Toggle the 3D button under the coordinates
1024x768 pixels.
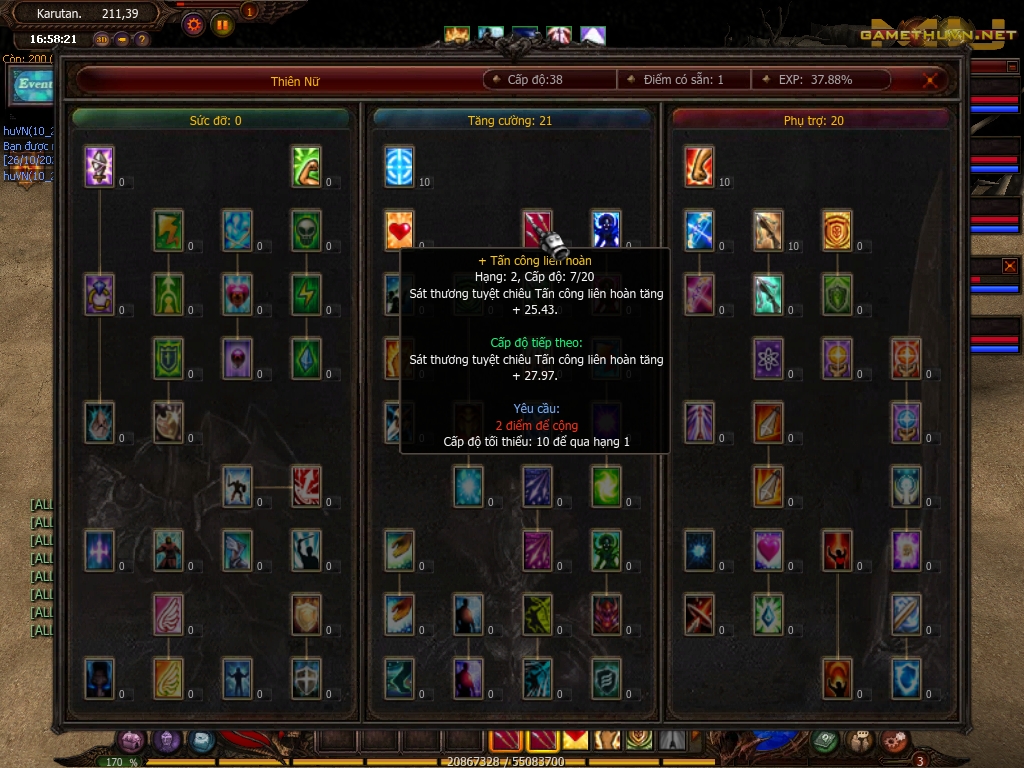(102, 39)
